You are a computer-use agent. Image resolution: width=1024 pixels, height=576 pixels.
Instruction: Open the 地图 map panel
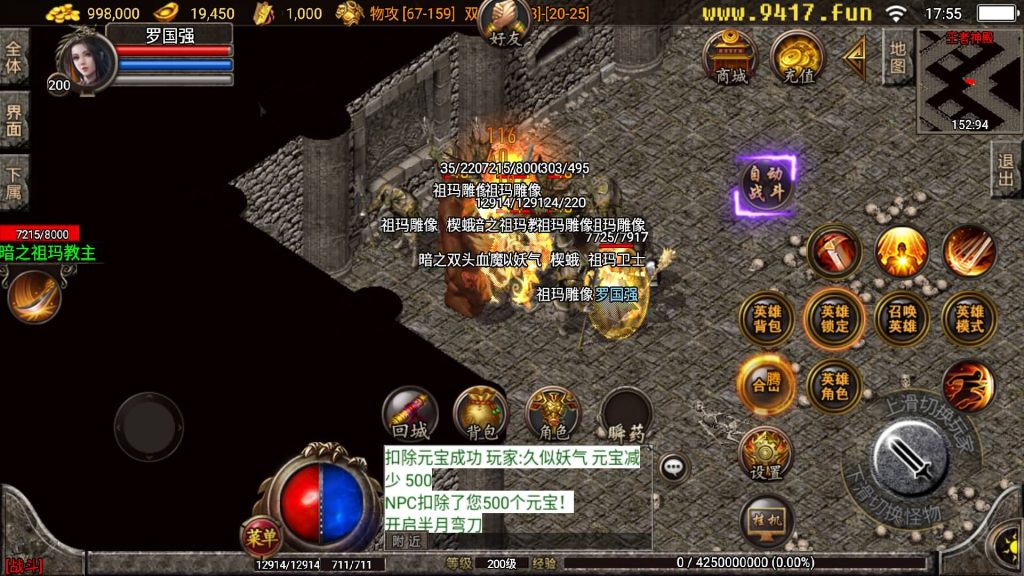(x=899, y=57)
